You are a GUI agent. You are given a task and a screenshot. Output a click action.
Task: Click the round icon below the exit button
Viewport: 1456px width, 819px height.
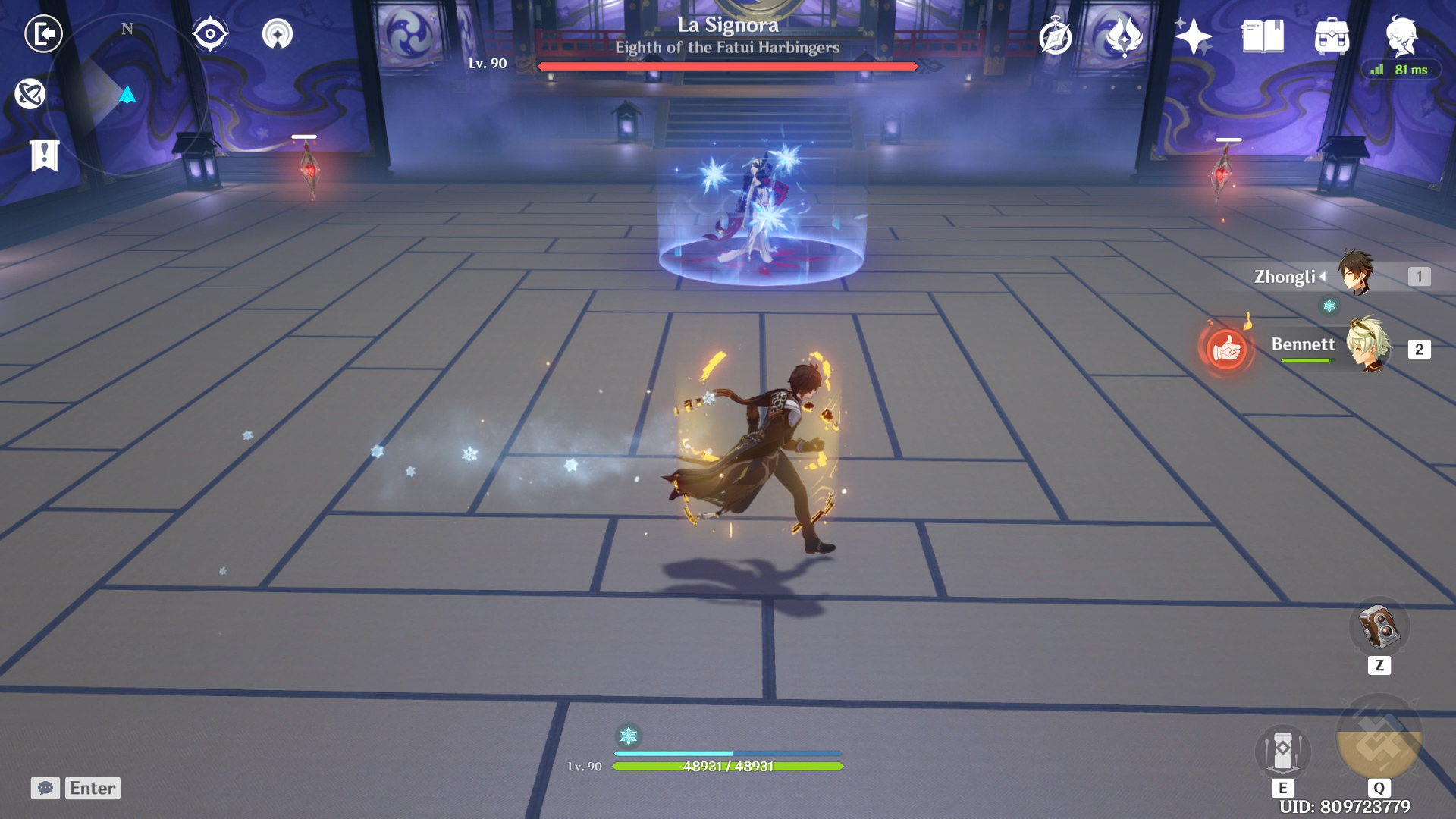pyautogui.click(x=30, y=94)
